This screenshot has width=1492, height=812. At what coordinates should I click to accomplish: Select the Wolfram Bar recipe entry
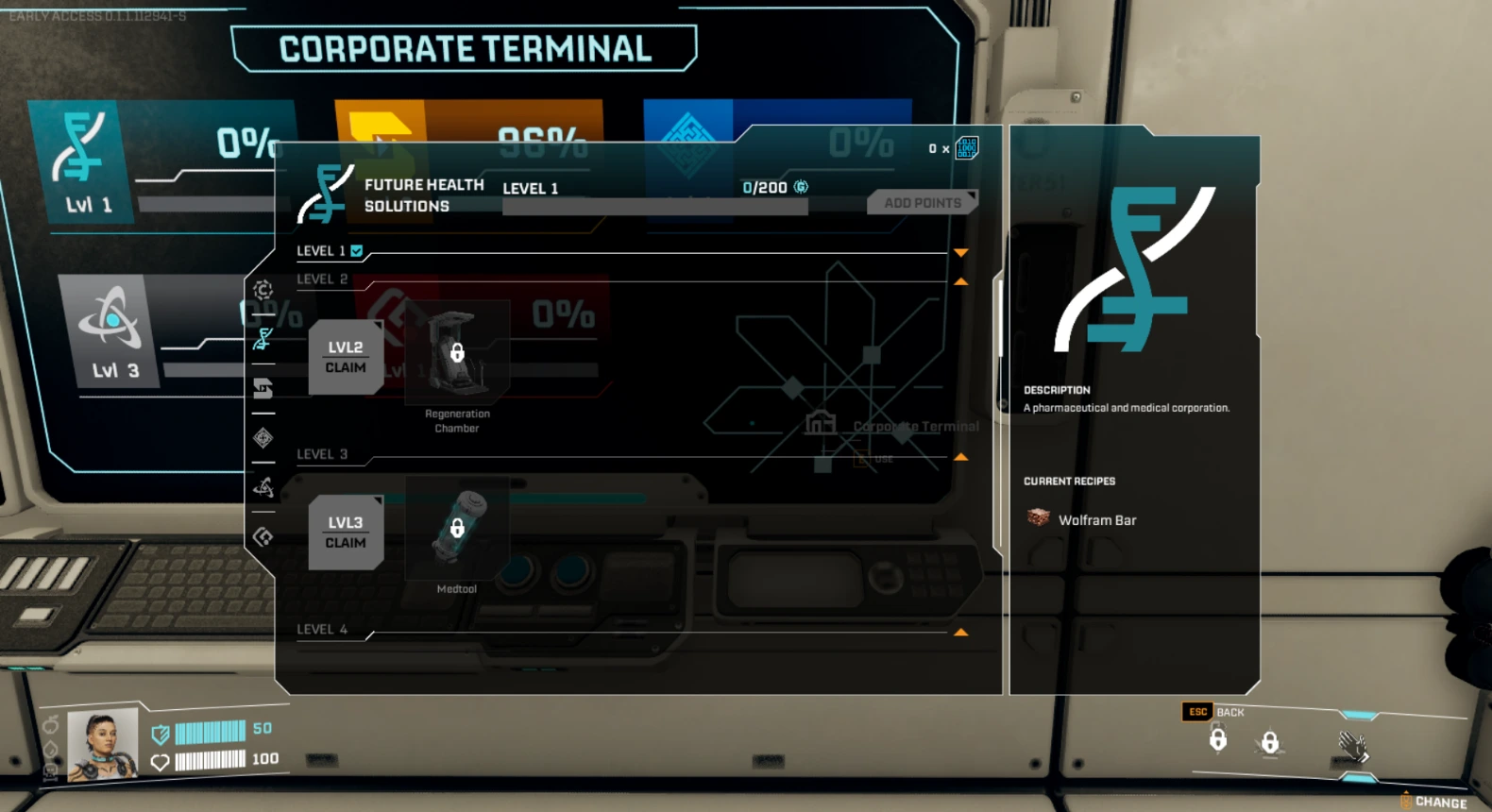point(1086,519)
